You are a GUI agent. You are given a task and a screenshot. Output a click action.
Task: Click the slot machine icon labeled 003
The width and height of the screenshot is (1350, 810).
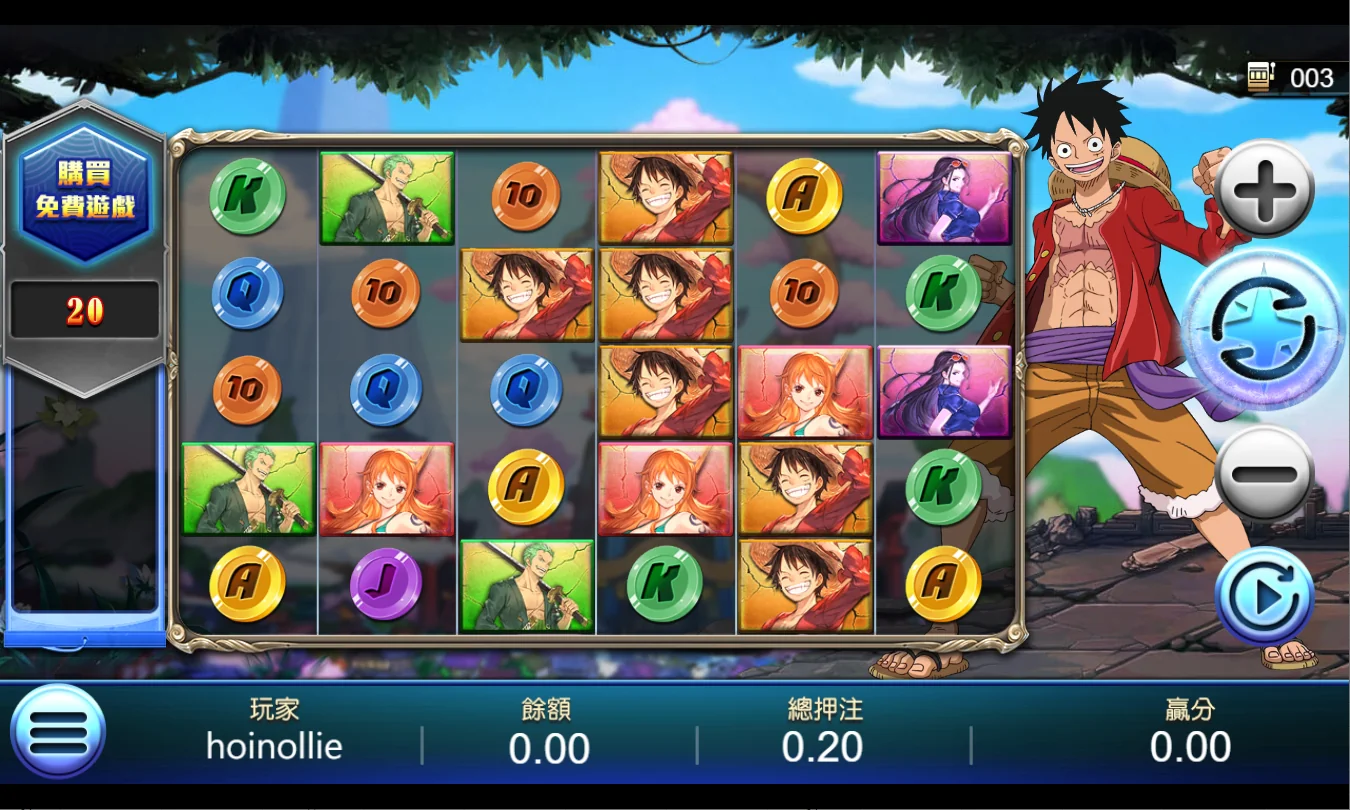point(1259,77)
